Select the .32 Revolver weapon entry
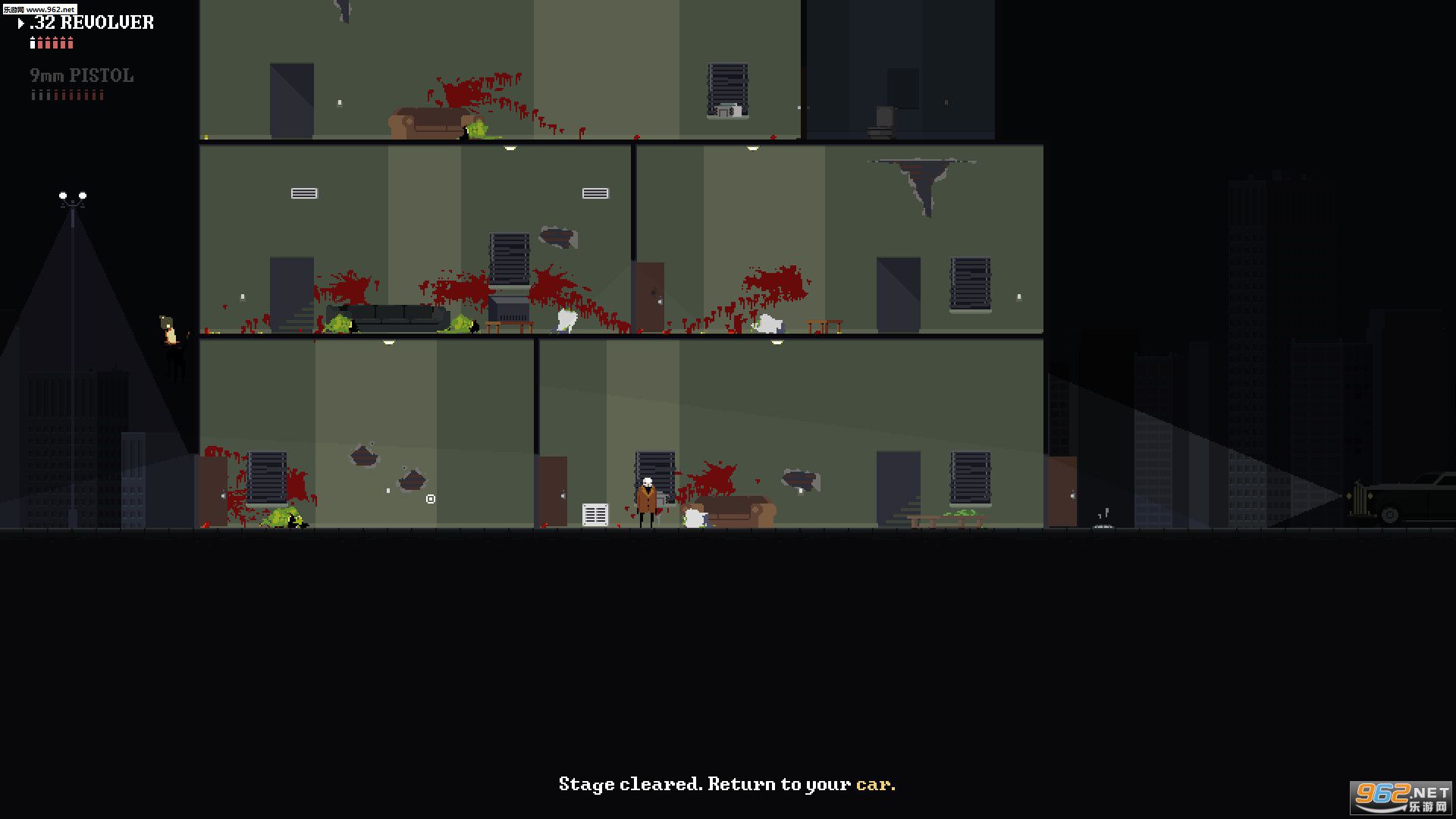 point(89,23)
